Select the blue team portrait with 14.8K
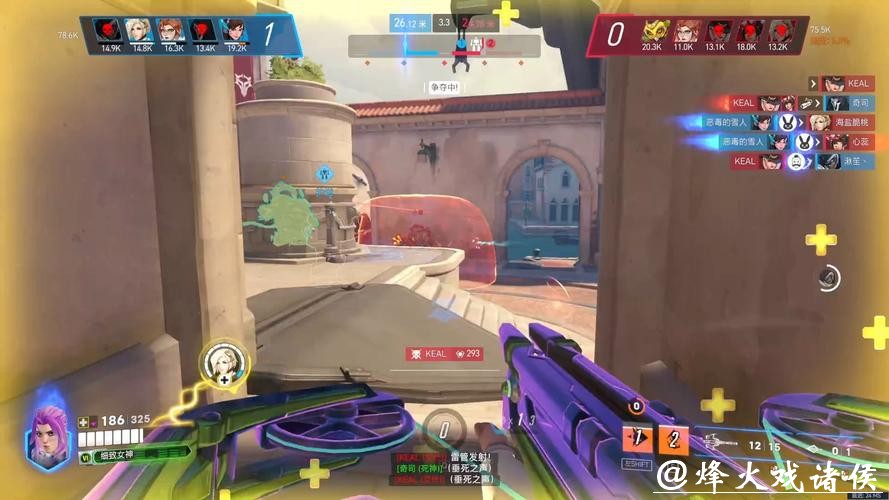The height and width of the screenshot is (500, 889). click(142, 31)
